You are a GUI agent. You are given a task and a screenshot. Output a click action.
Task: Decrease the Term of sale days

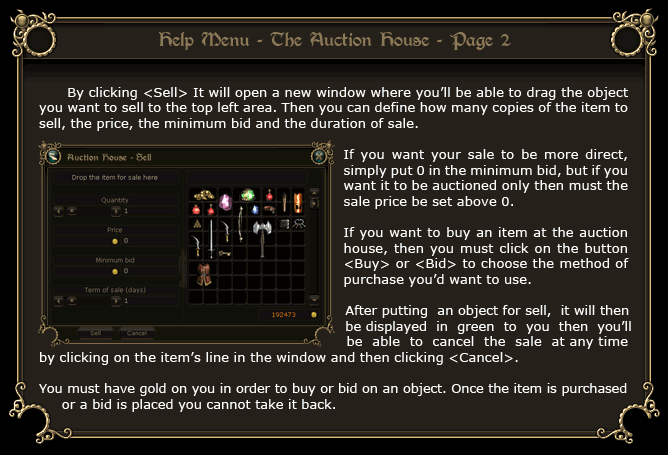(x=57, y=300)
